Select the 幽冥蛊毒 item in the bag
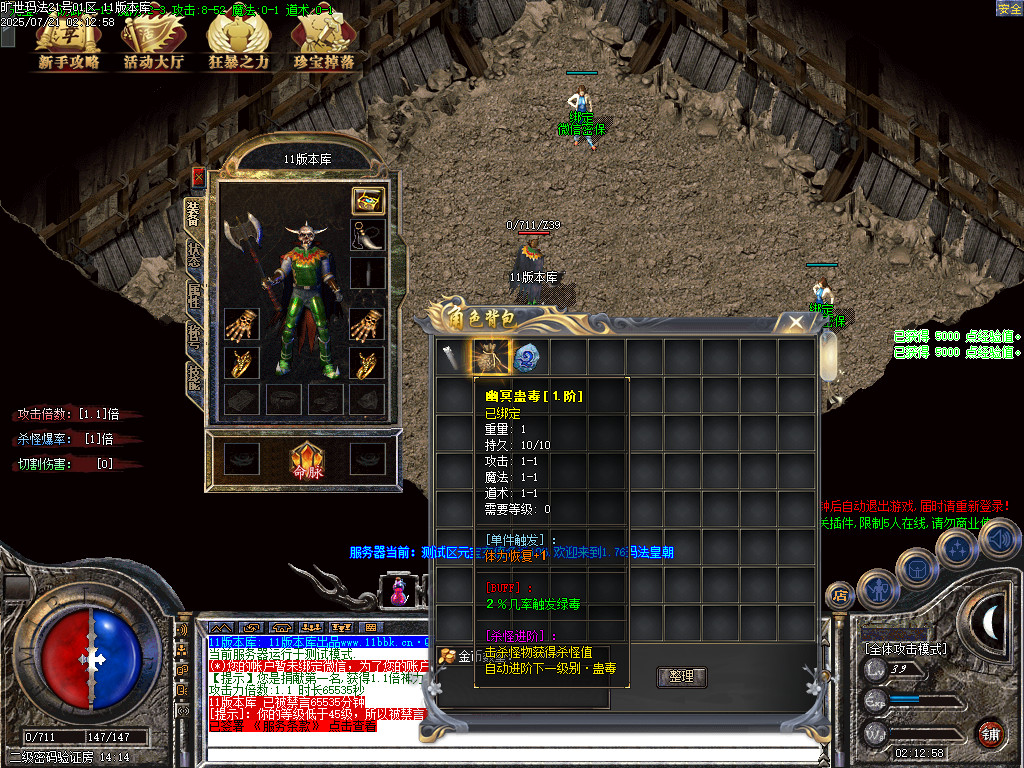 pyautogui.click(x=491, y=357)
